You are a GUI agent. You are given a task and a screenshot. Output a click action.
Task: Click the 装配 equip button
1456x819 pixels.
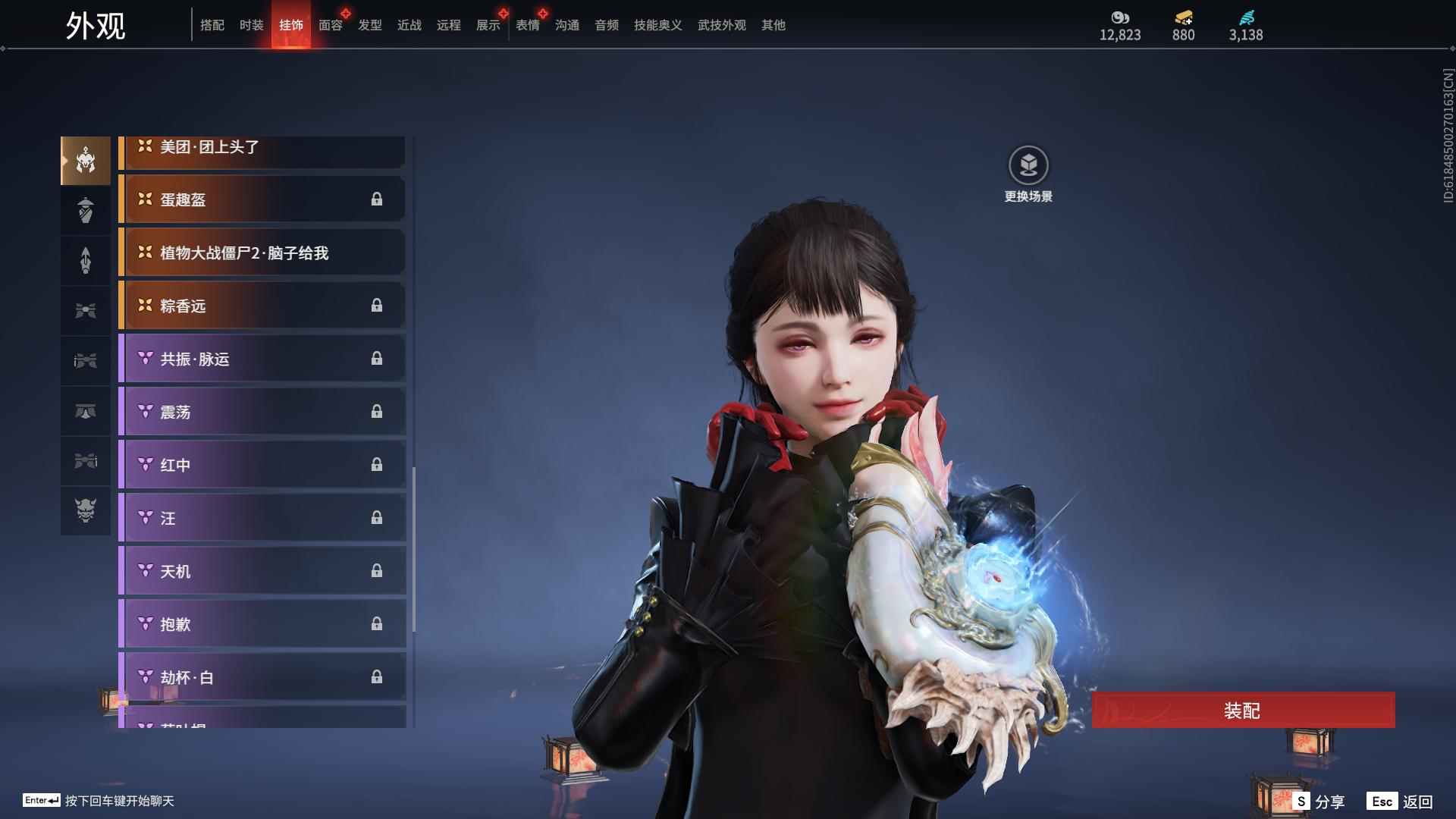[1244, 711]
